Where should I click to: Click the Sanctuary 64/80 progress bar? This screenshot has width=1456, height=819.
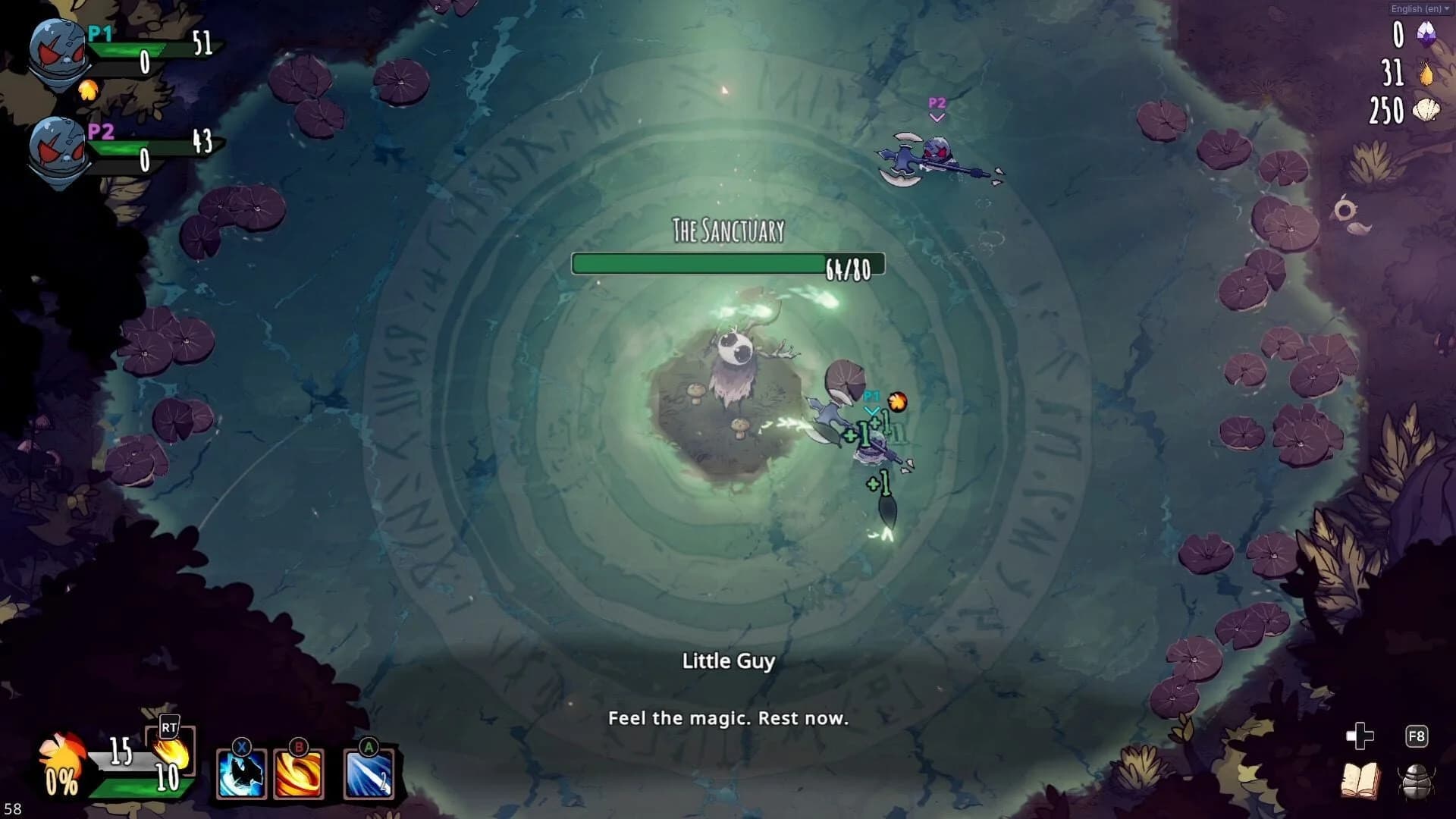pyautogui.click(x=728, y=265)
